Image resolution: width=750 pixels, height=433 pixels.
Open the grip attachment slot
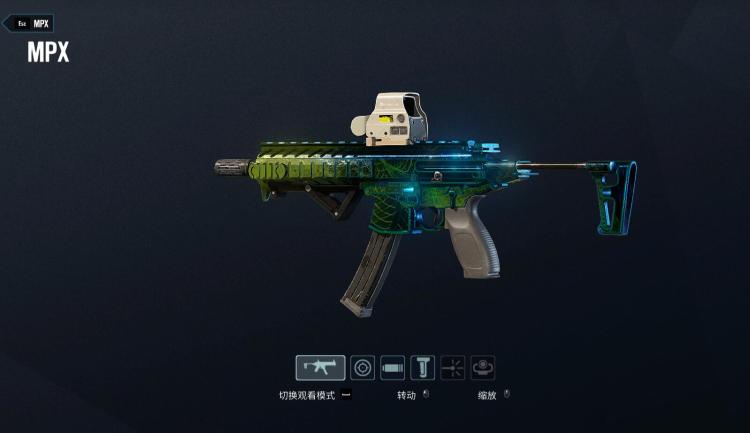click(423, 368)
